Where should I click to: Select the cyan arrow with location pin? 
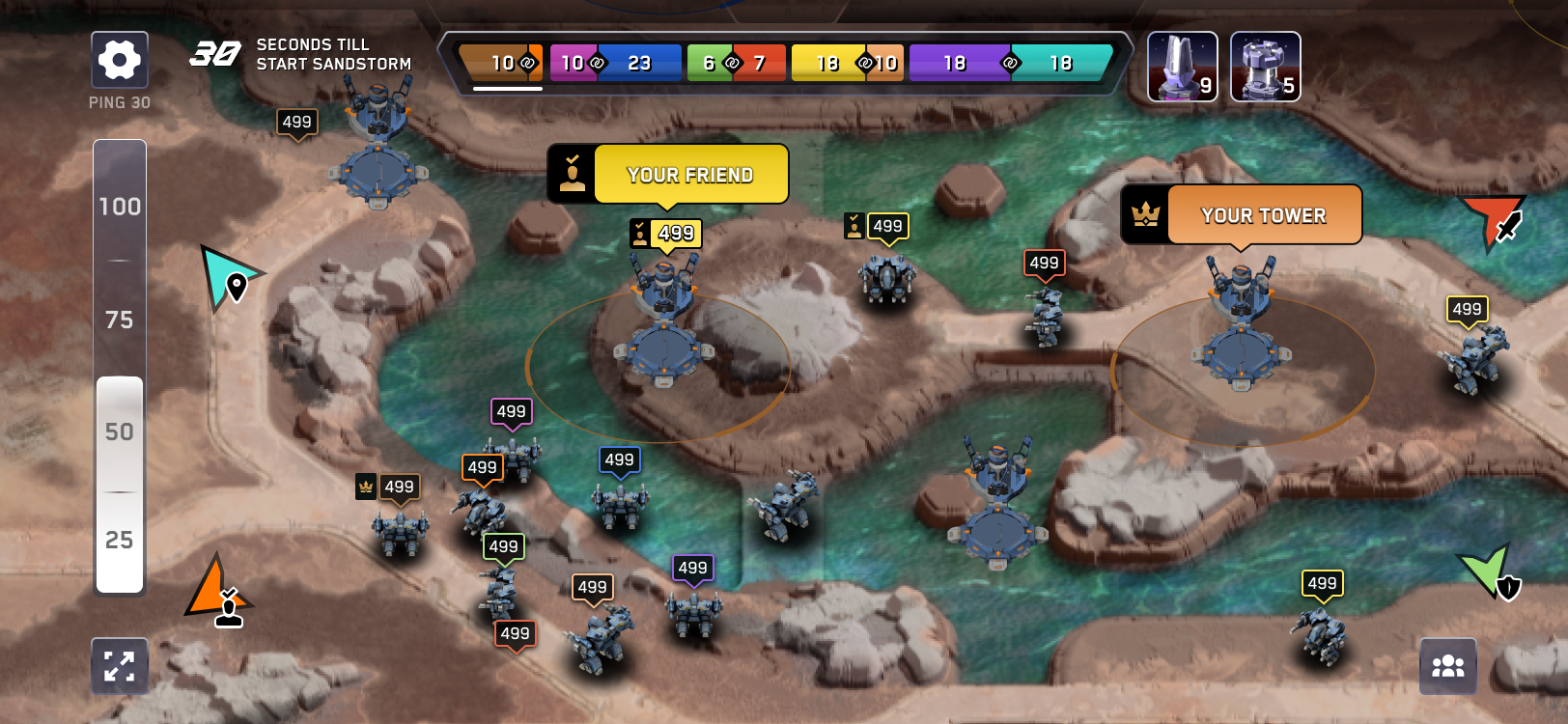pos(228,277)
